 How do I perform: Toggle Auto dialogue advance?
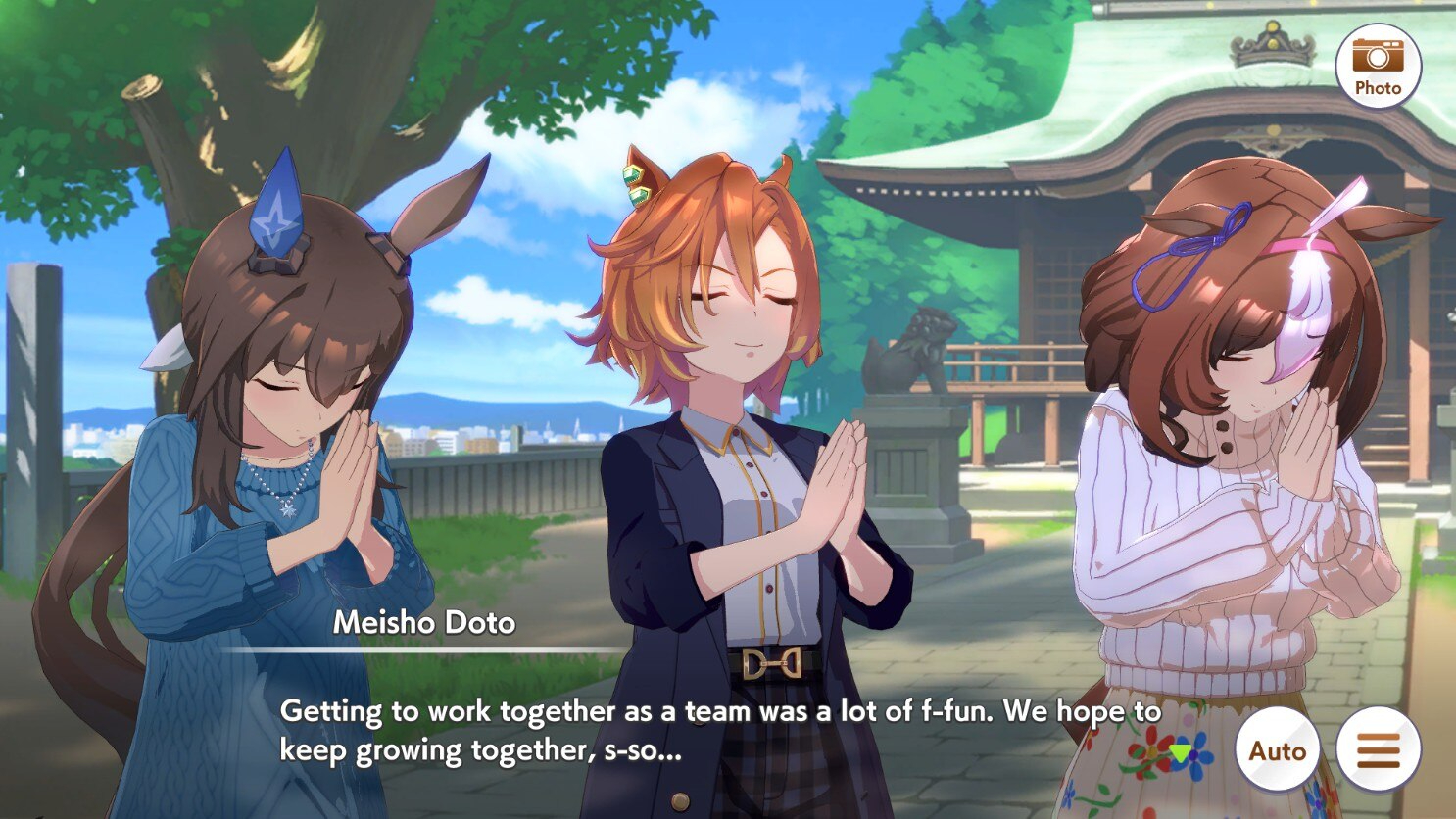pos(1278,749)
